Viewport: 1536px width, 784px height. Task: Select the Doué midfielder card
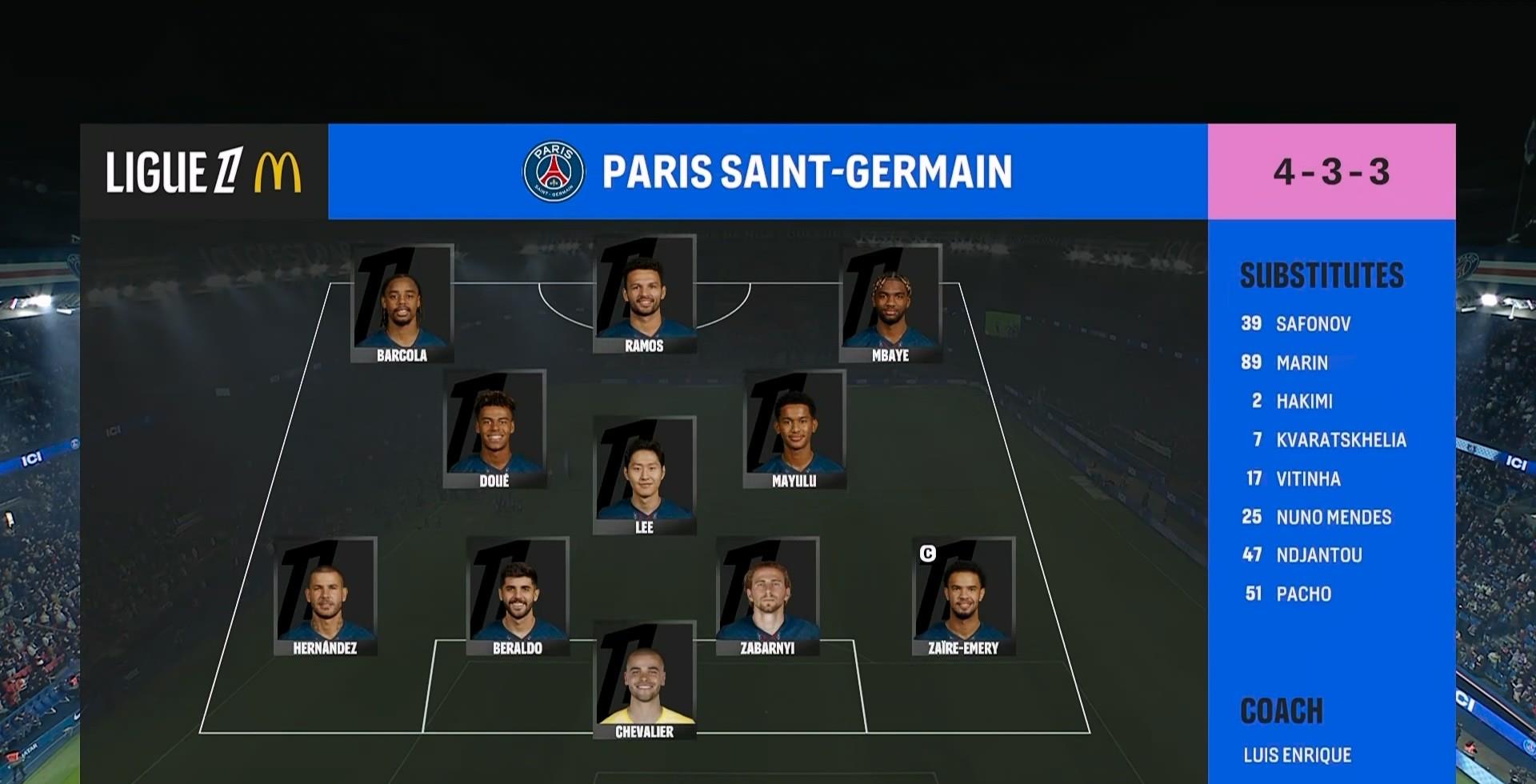(494, 429)
